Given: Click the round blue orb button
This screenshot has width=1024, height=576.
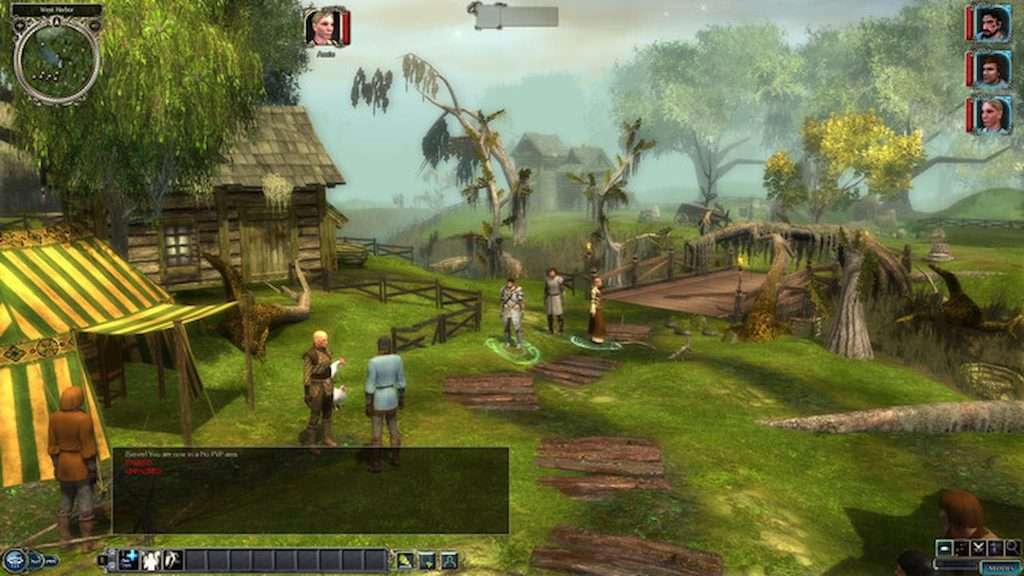Looking at the screenshot, I should [14, 560].
